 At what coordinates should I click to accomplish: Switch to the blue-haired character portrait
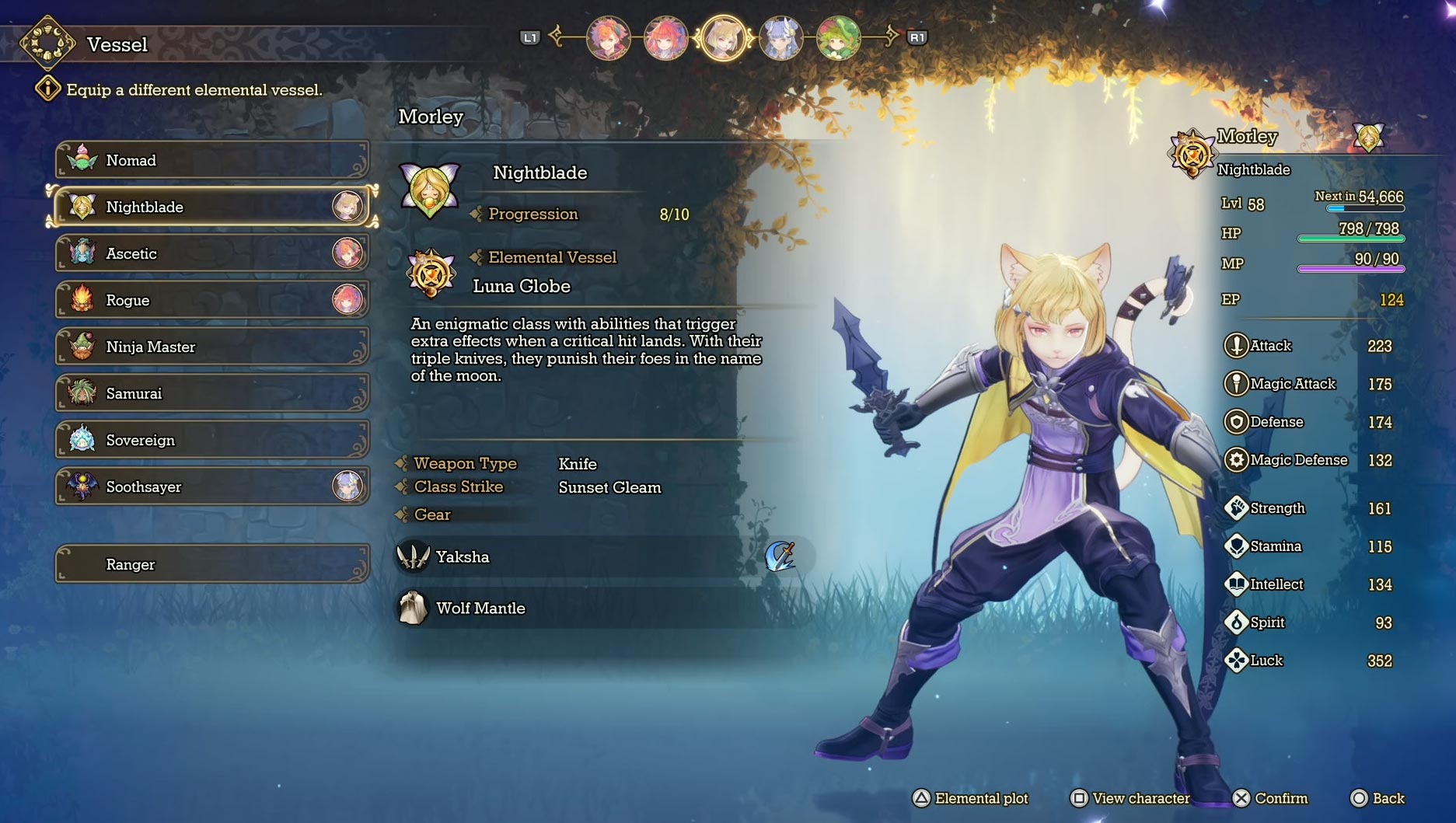click(780, 38)
